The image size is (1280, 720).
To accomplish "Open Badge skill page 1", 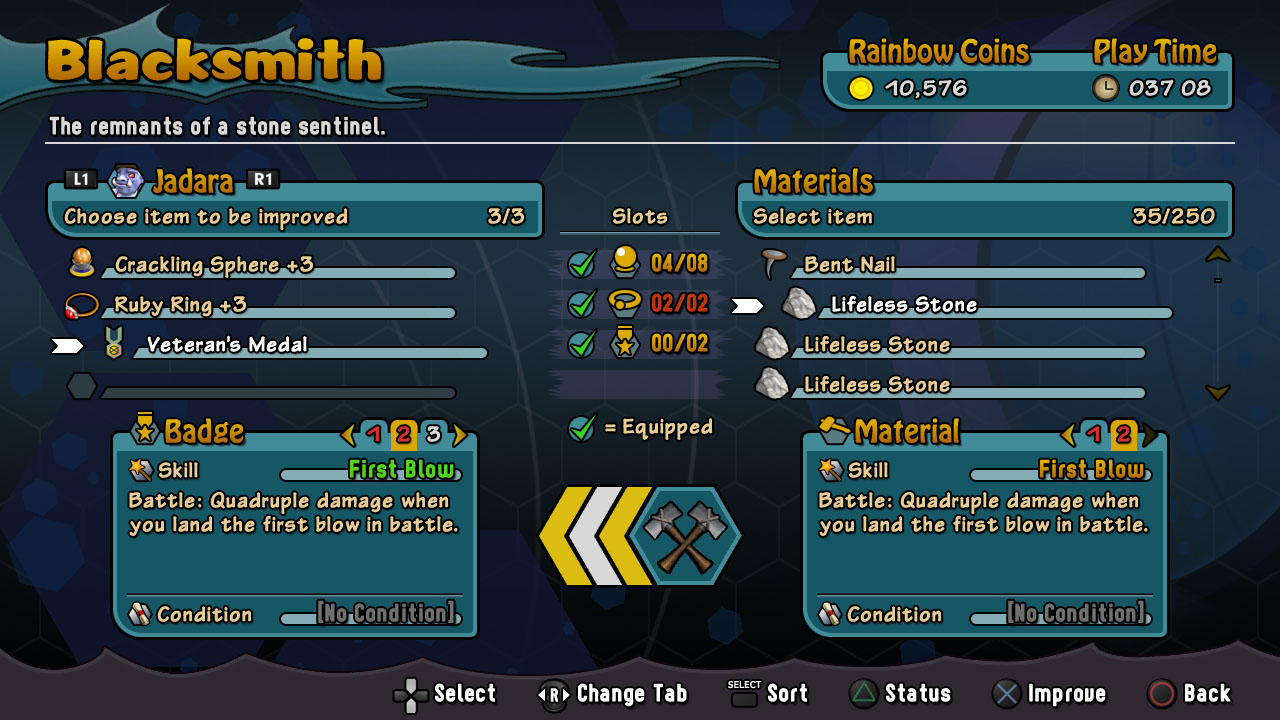I will [x=374, y=434].
